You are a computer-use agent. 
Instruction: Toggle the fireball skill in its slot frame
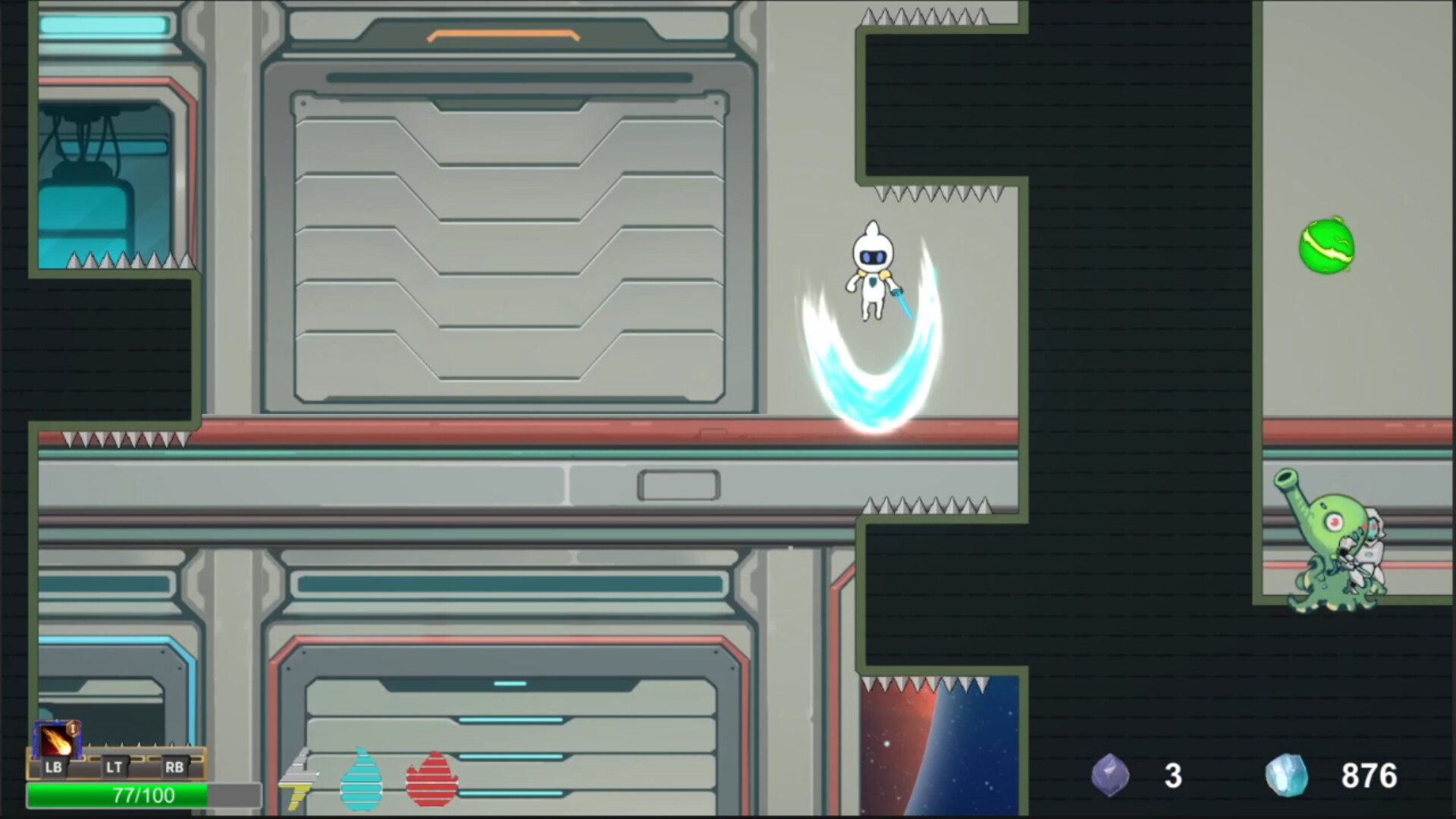tap(57, 739)
